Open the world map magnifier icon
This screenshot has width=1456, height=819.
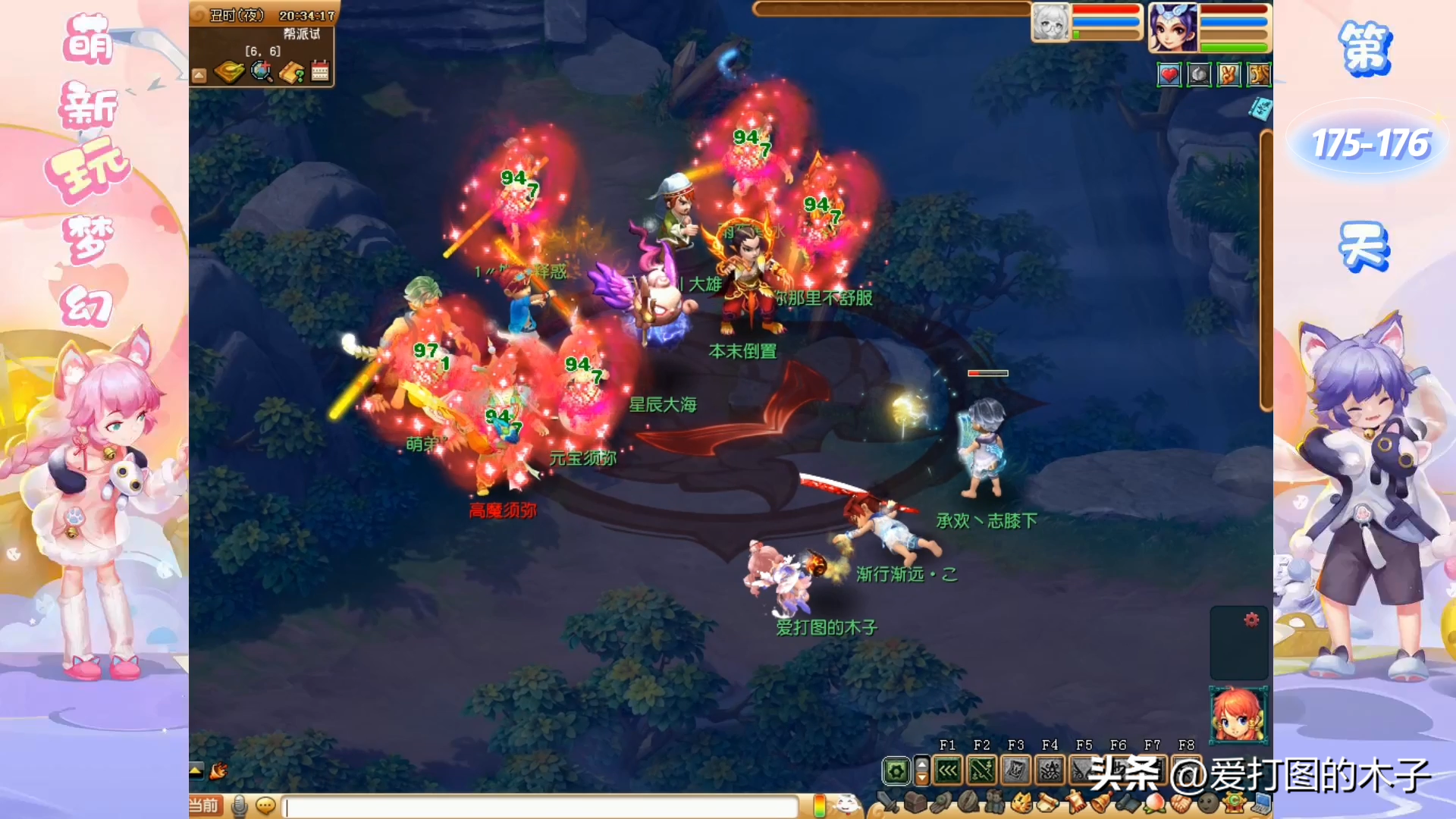point(262,72)
